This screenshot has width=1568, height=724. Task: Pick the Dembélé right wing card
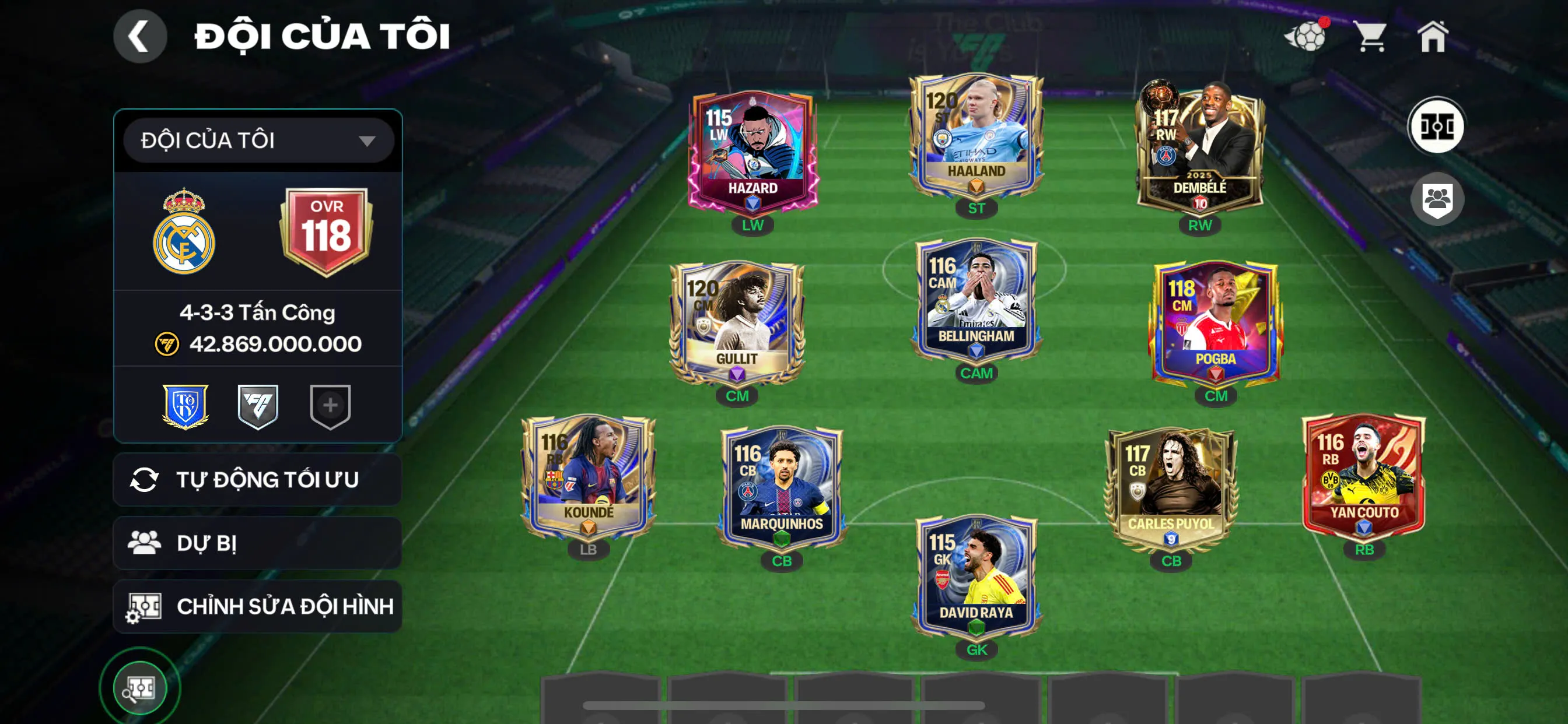(x=1199, y=149)
